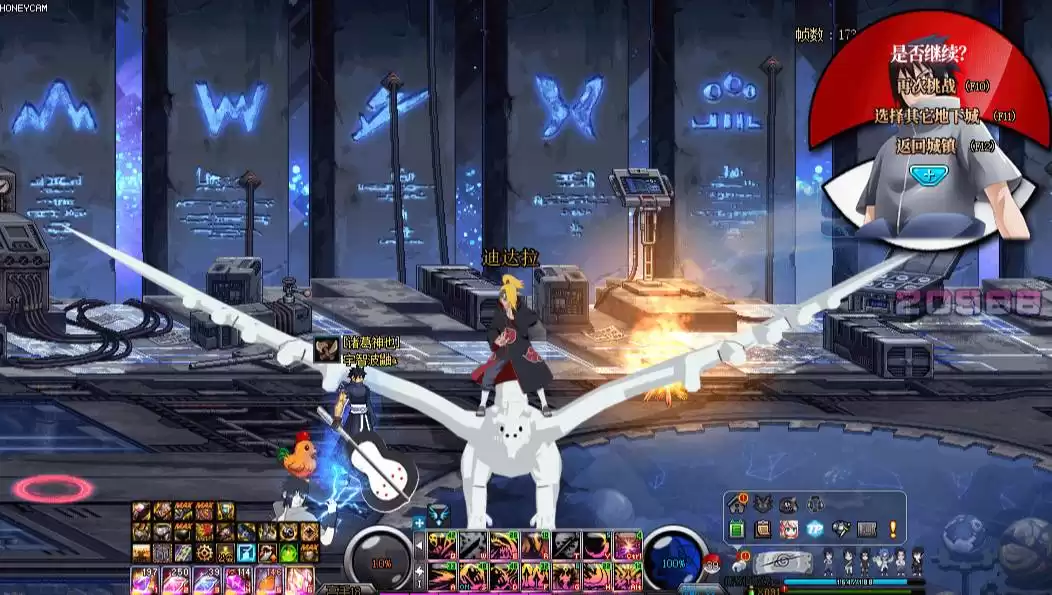Click the small blue plus above skill bar
Viewport: 1052px width, 595px height.
(x=419, y=522)
